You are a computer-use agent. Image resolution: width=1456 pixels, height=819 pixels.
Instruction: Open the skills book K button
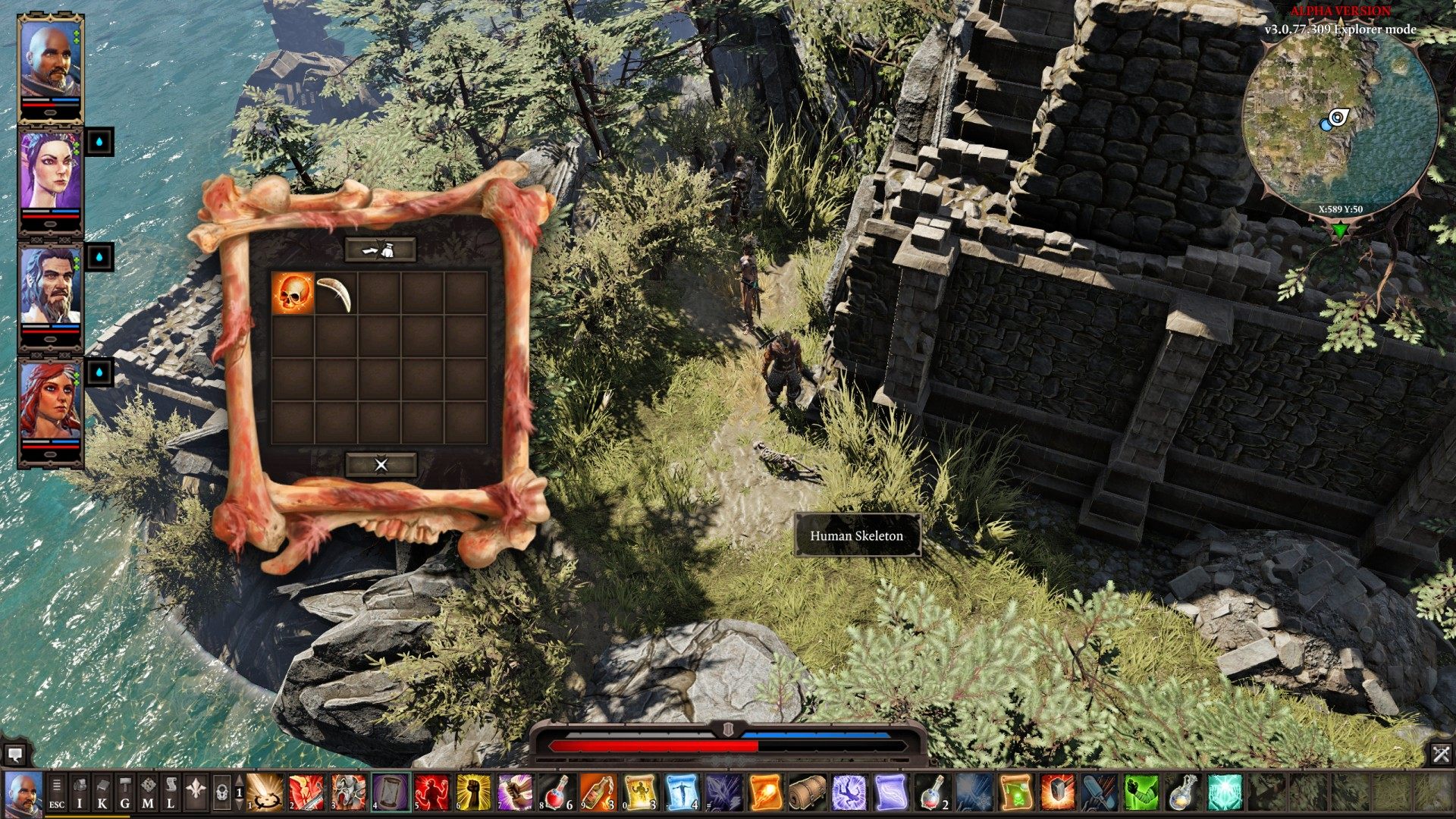(x=102, y=792)
